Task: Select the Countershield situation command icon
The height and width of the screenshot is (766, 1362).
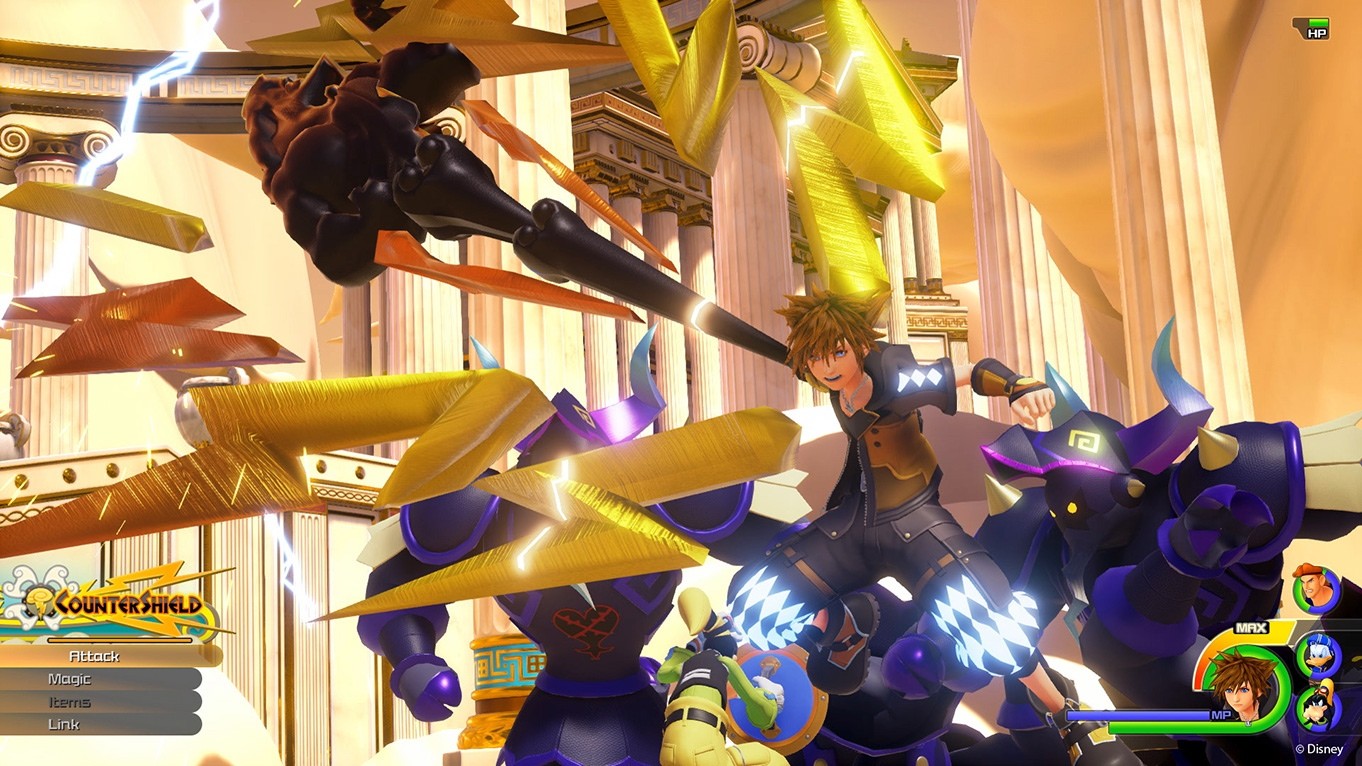Action: 39,603
